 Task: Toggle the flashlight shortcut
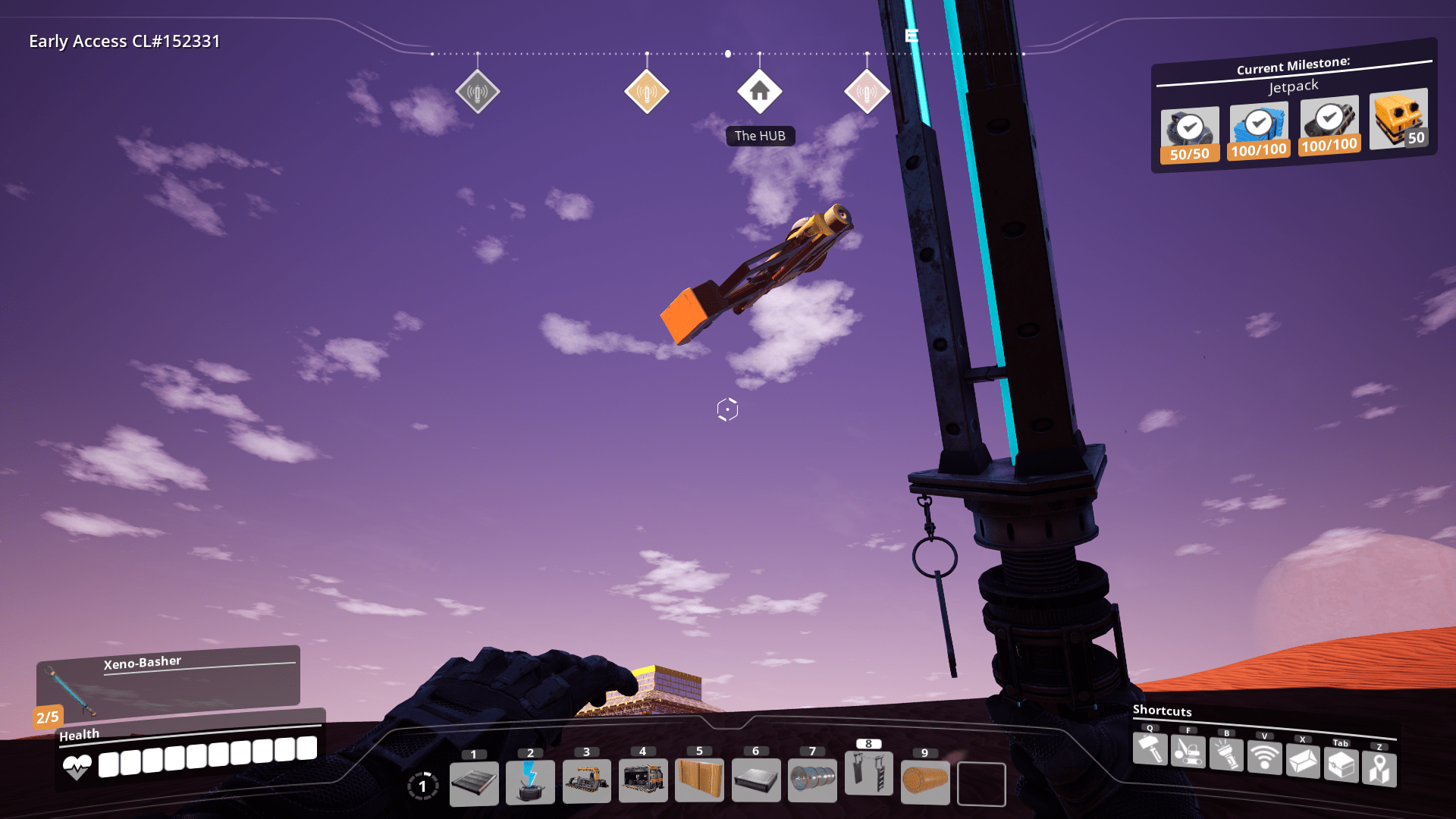pyautogui.click(x=1226, y=755)
